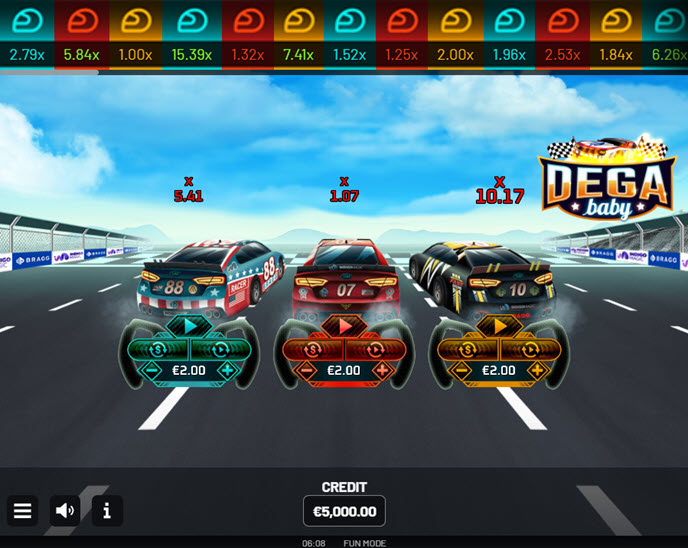Toggle the orange panel's dollar-cycle auto cashout

pyautogui.click(x=478, y=349)
